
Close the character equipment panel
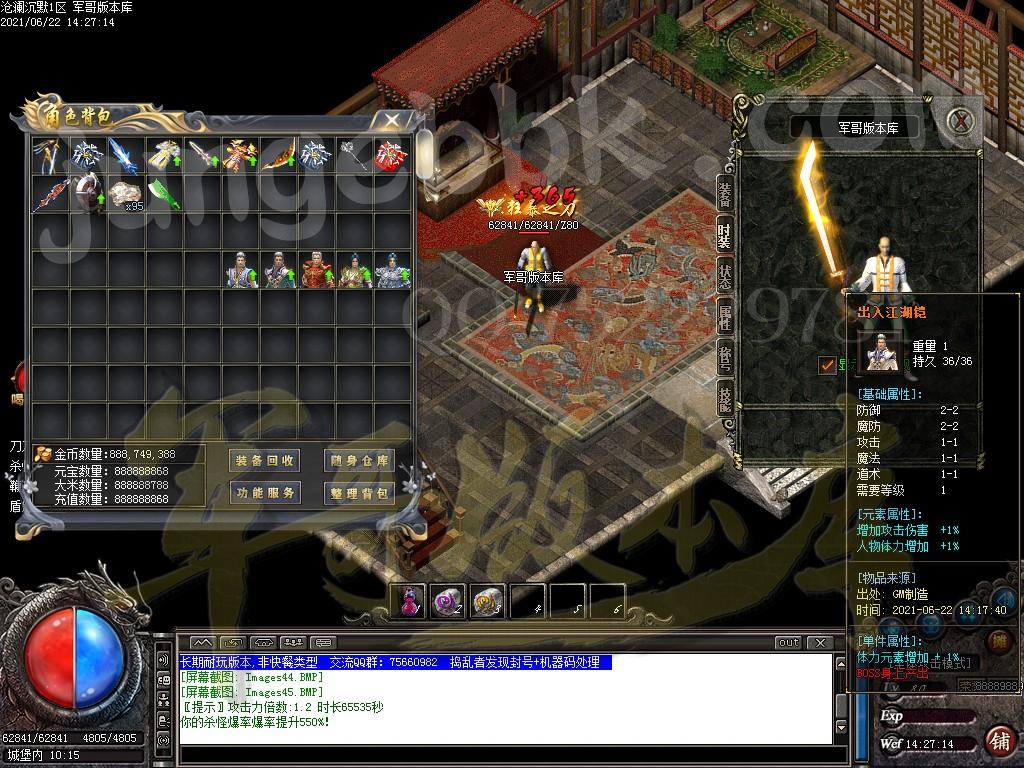[961, 121]
